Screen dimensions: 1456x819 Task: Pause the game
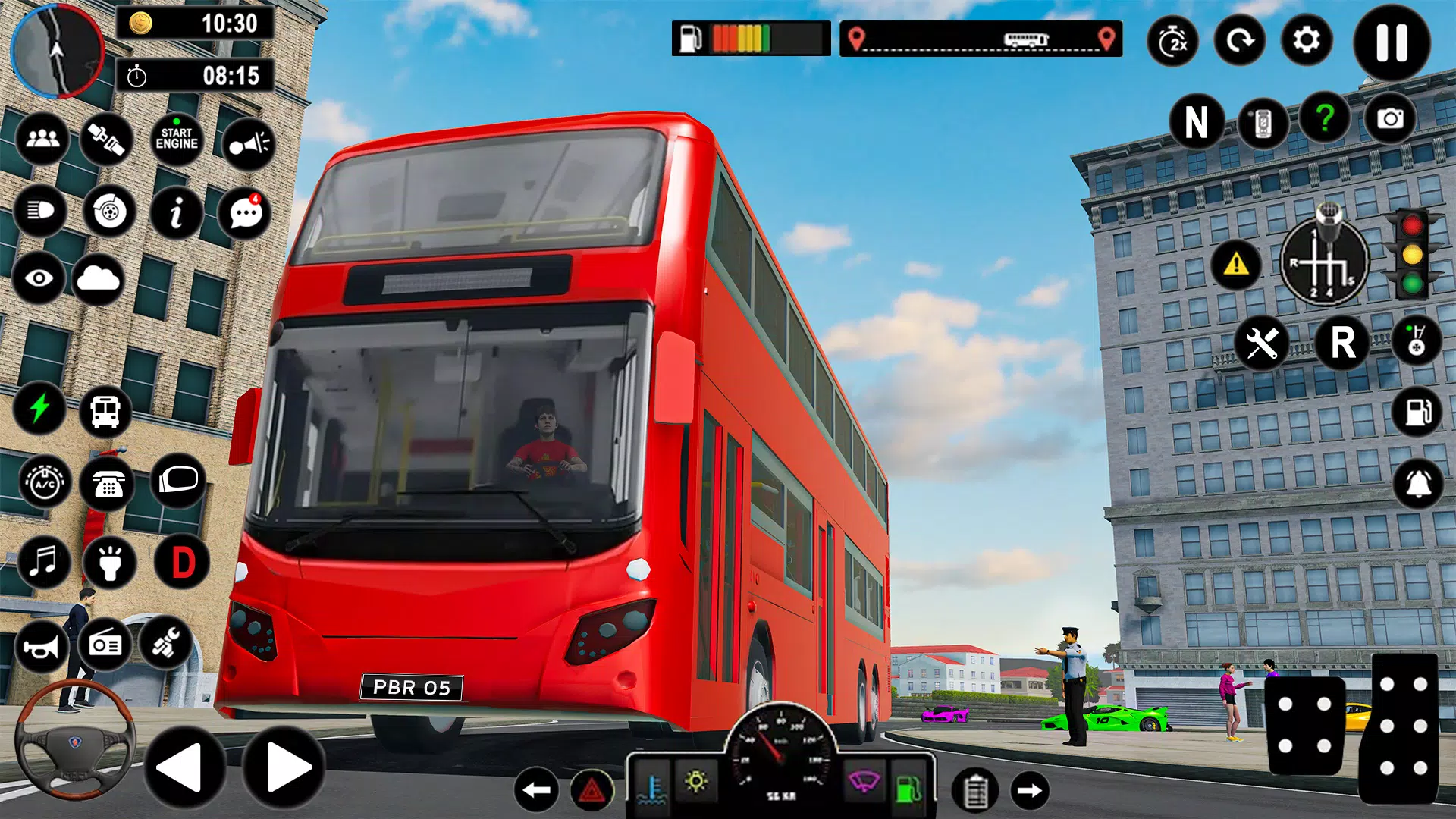(x=1392, y=42)
